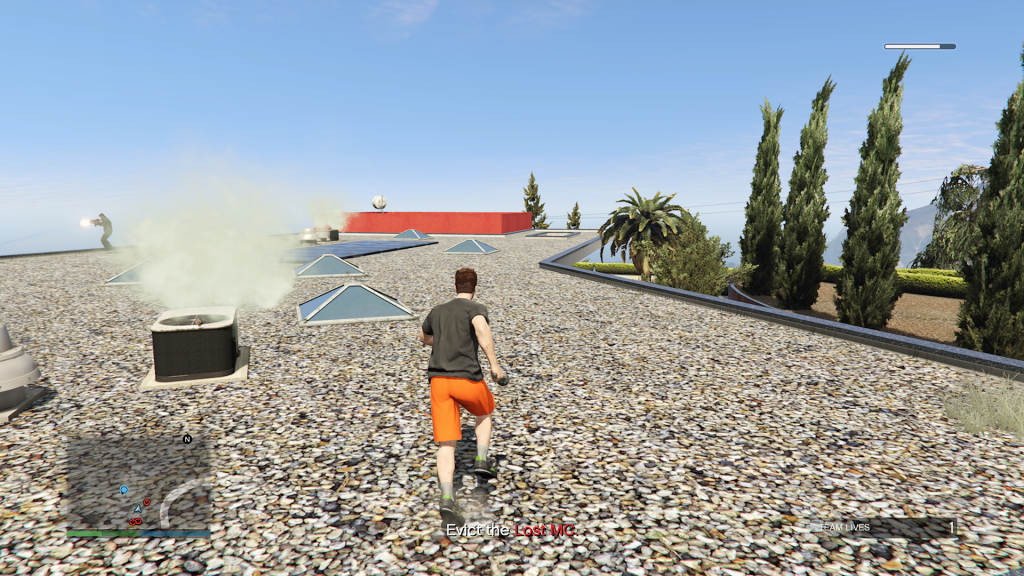Click the "Evict the Lost MC" objective text
Screen dimensions: 1024x576
[510, 530]
